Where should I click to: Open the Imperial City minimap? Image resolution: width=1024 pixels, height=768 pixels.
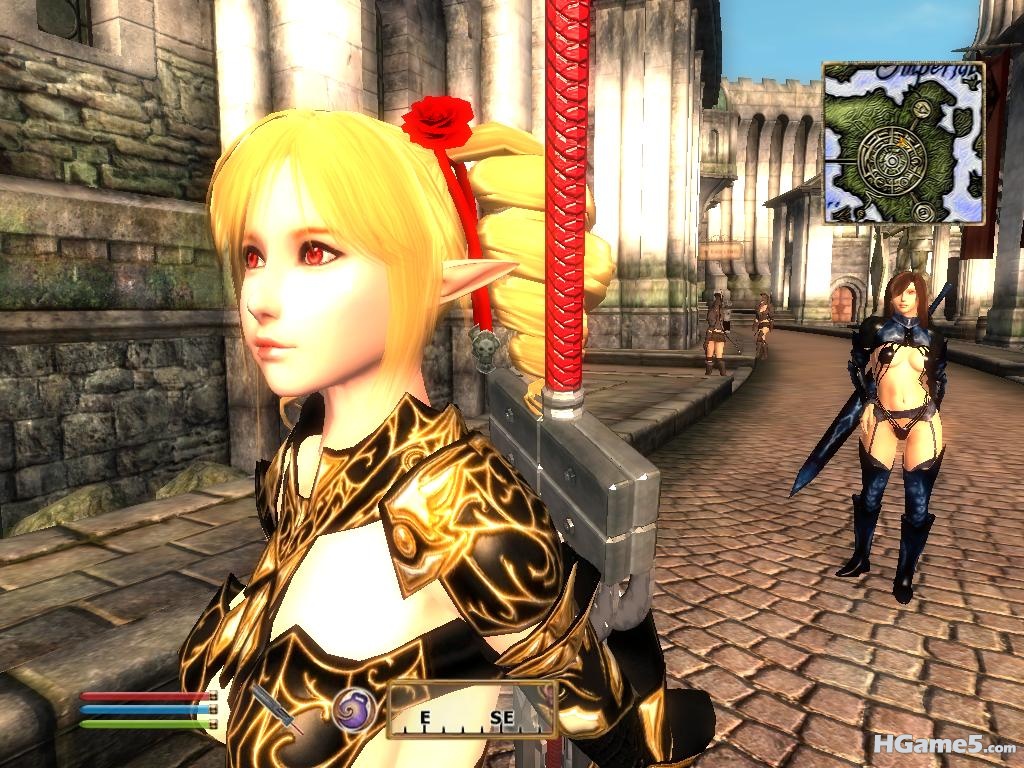903,143
